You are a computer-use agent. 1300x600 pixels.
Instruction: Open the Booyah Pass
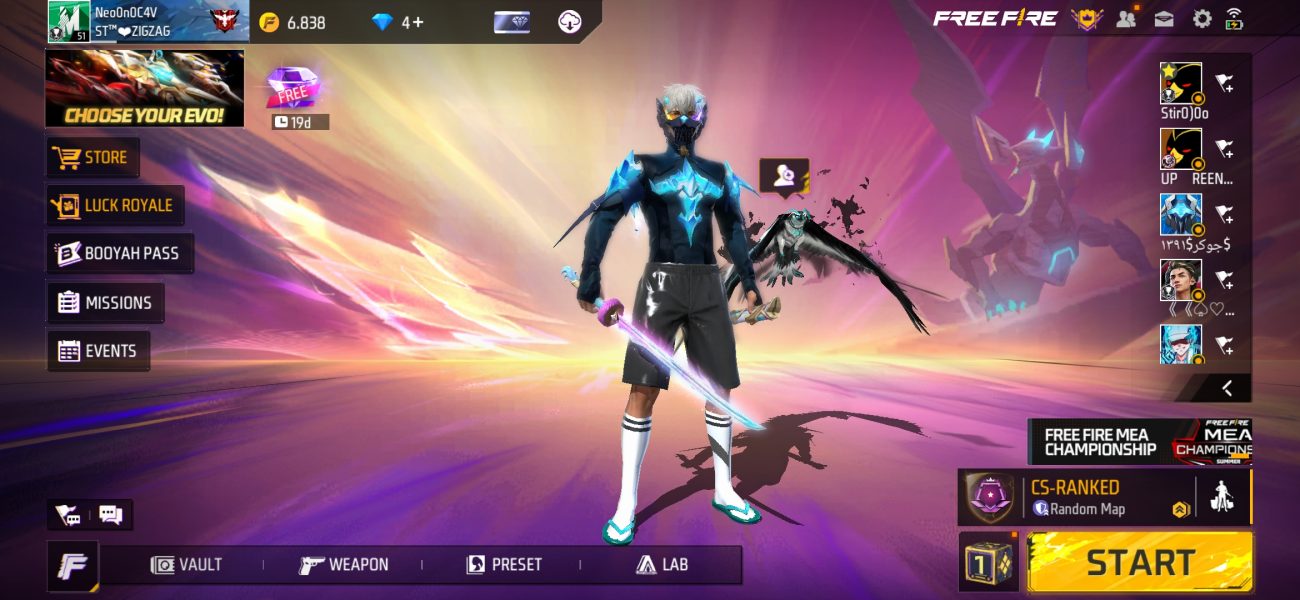[121, 254]
